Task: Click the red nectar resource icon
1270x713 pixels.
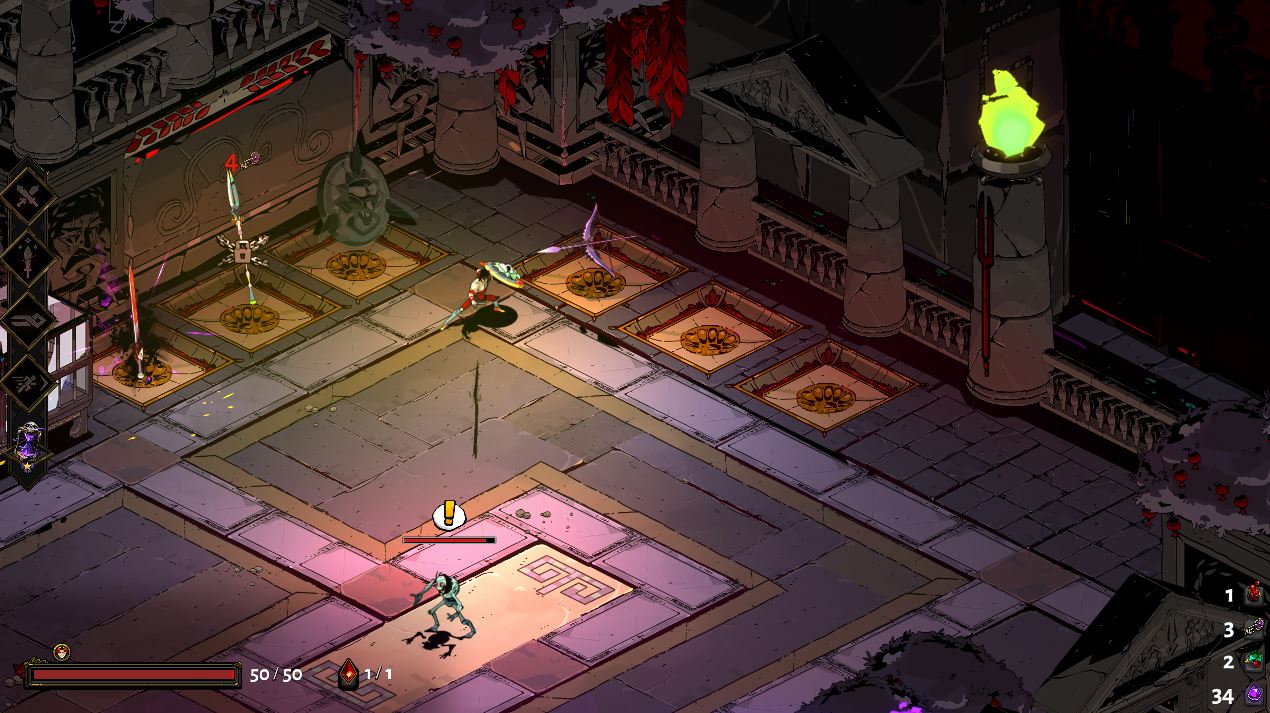Action: [1254, 596]
